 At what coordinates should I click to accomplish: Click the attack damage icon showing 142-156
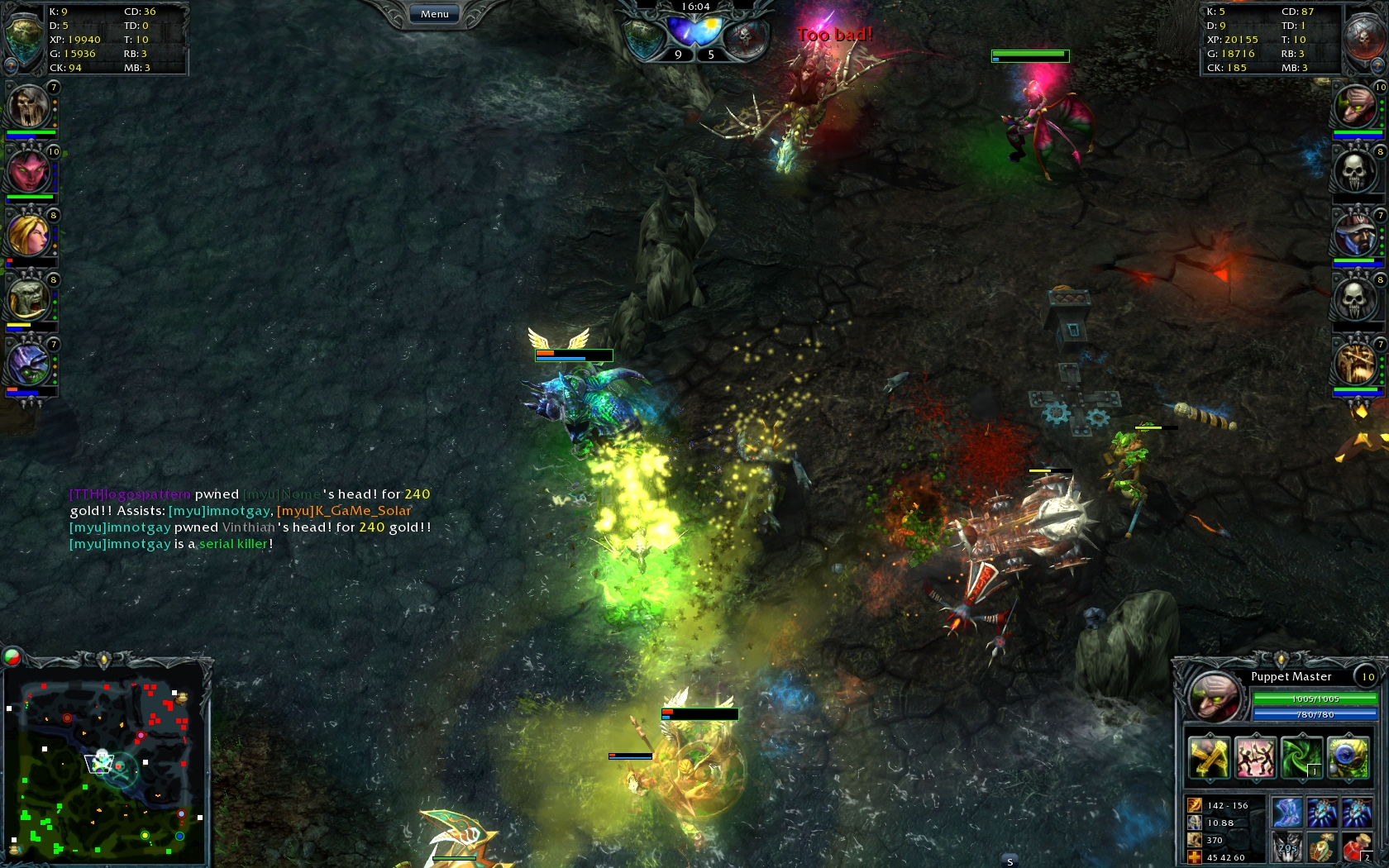point(1194,805)
